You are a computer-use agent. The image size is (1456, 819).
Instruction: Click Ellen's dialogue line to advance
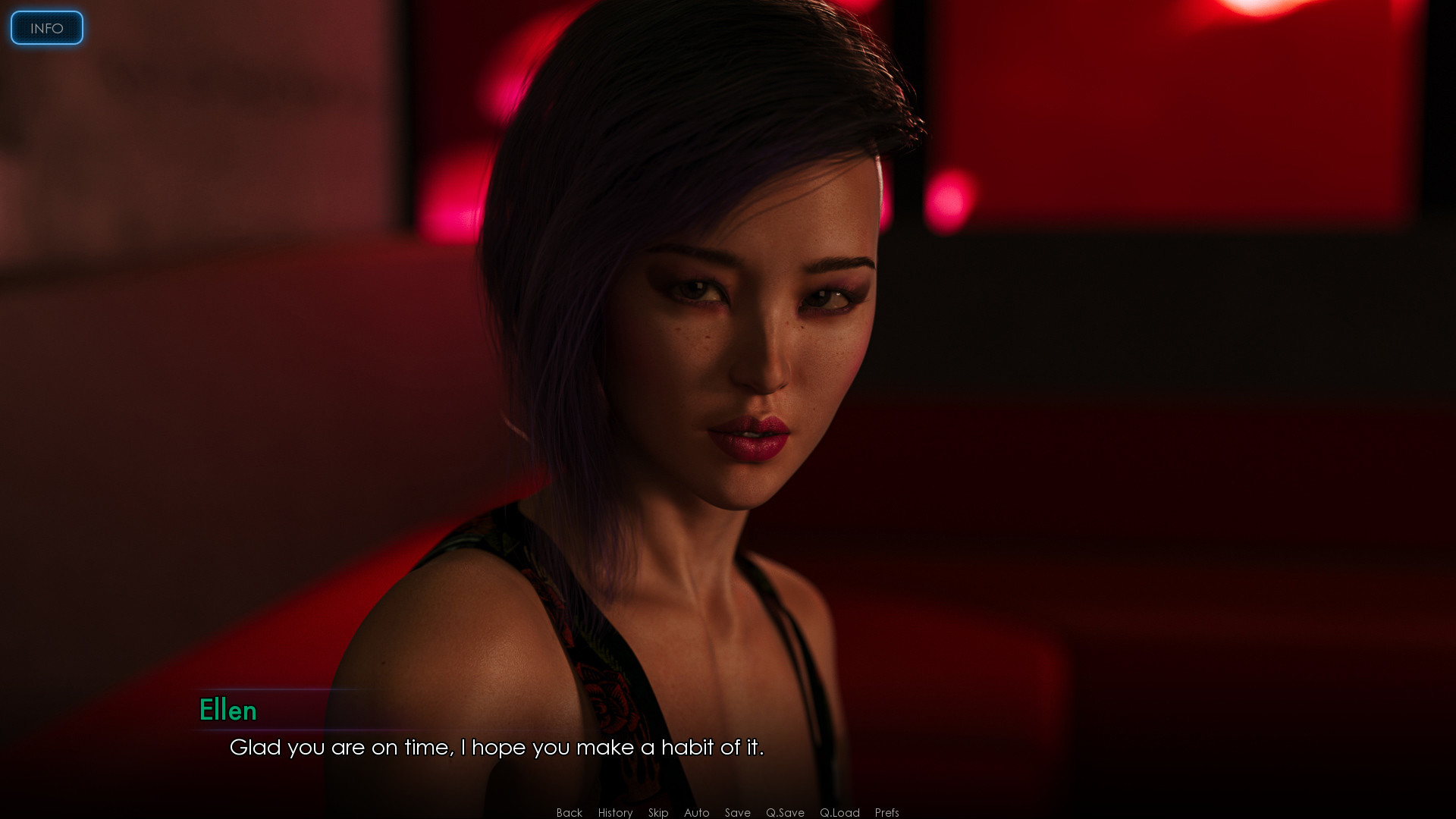(x=497, y=748)
